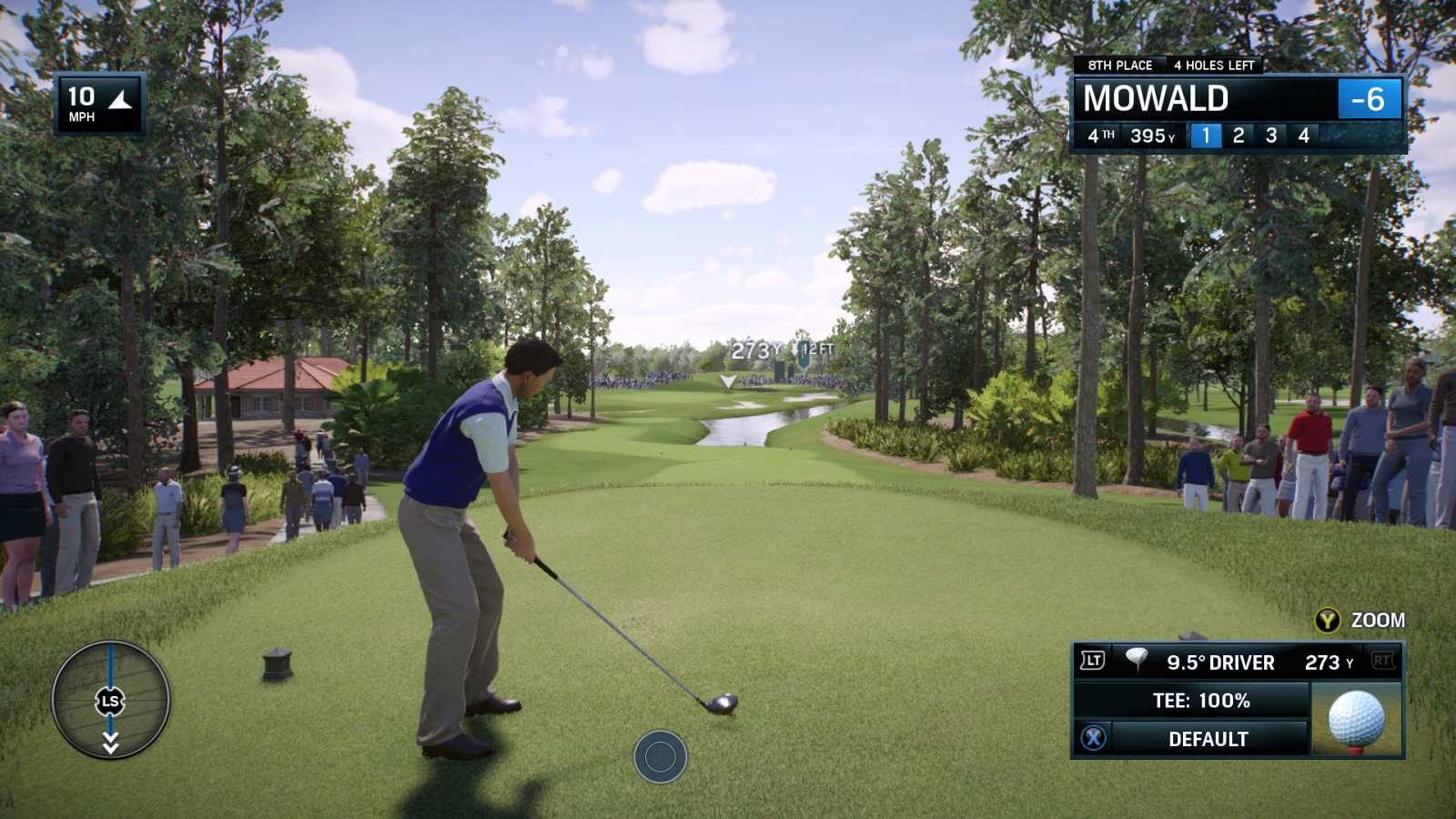Choose the DEFAULT shot type
Screen dimensions: 1456x819
[x=1207, y=739]
